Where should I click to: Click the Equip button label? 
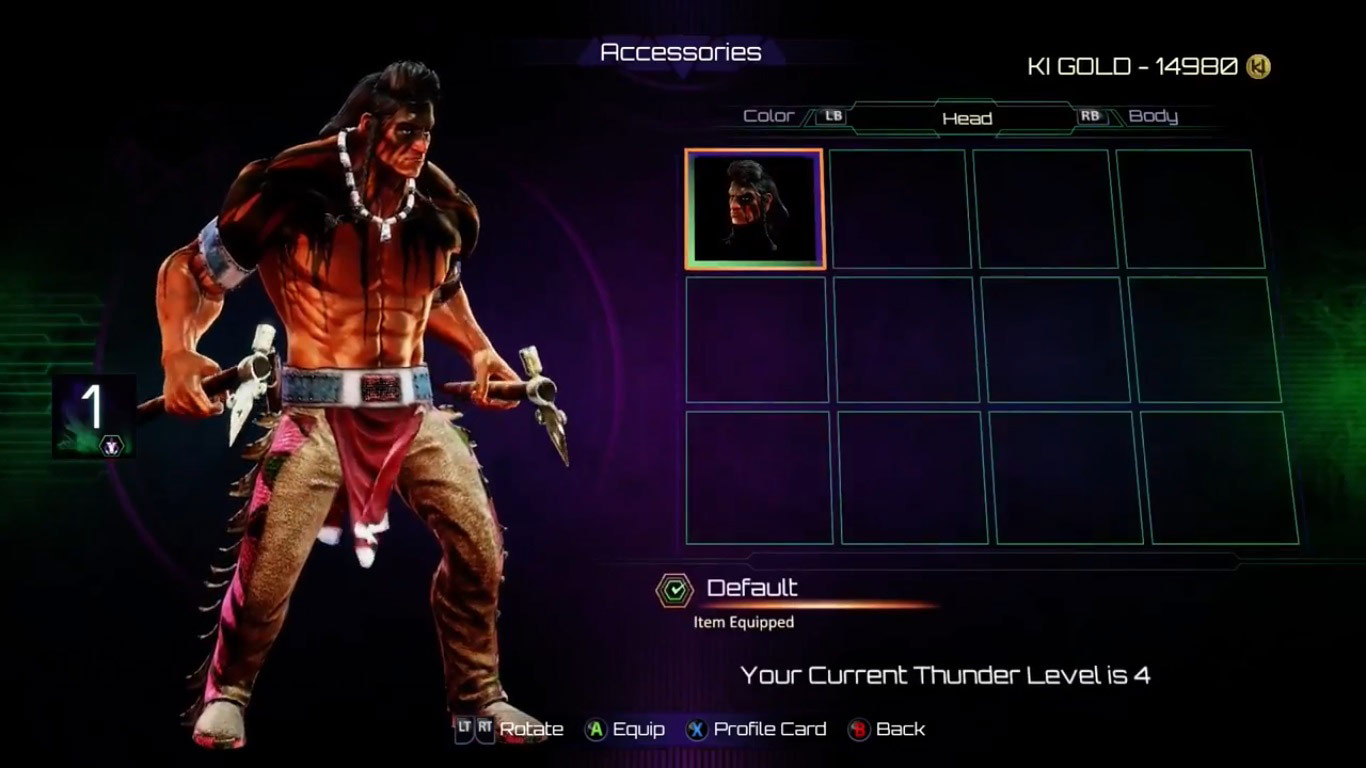point(640,729)
